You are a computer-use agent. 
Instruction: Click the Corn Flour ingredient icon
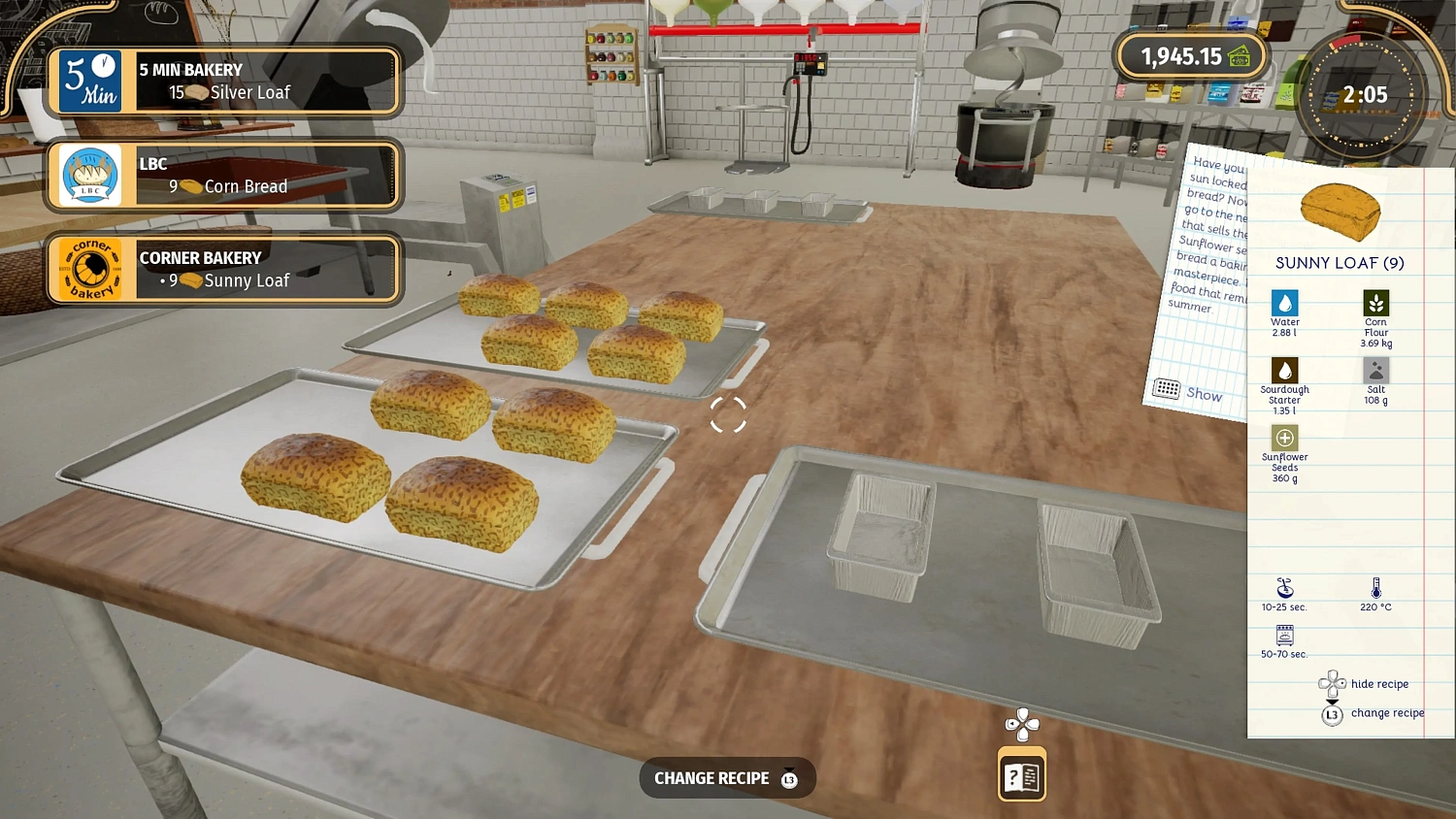click(1375, 304)
